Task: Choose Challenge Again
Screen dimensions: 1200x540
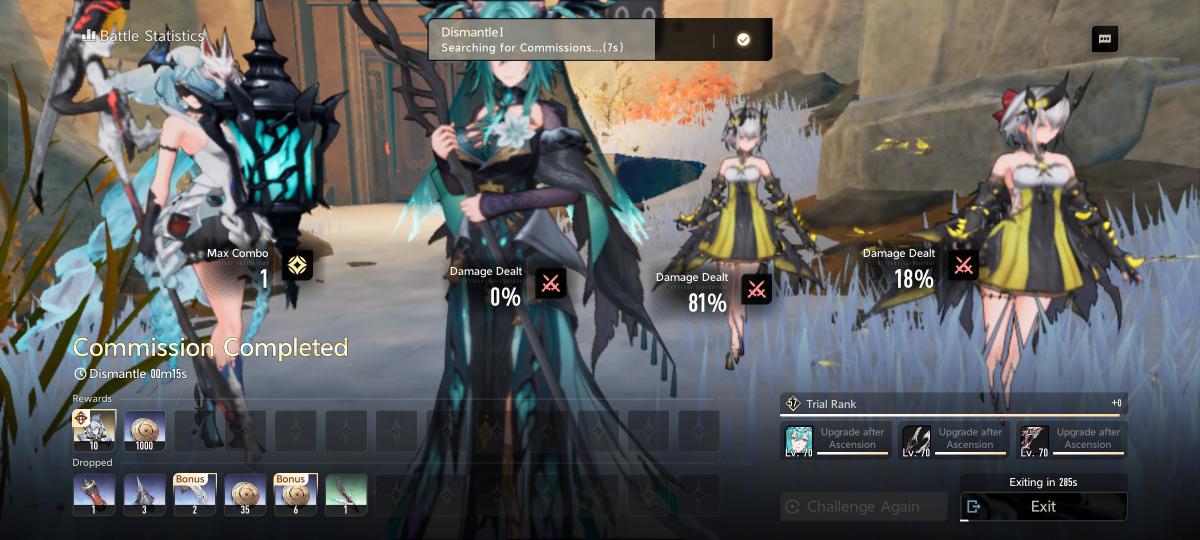Action: pos(863,506)
